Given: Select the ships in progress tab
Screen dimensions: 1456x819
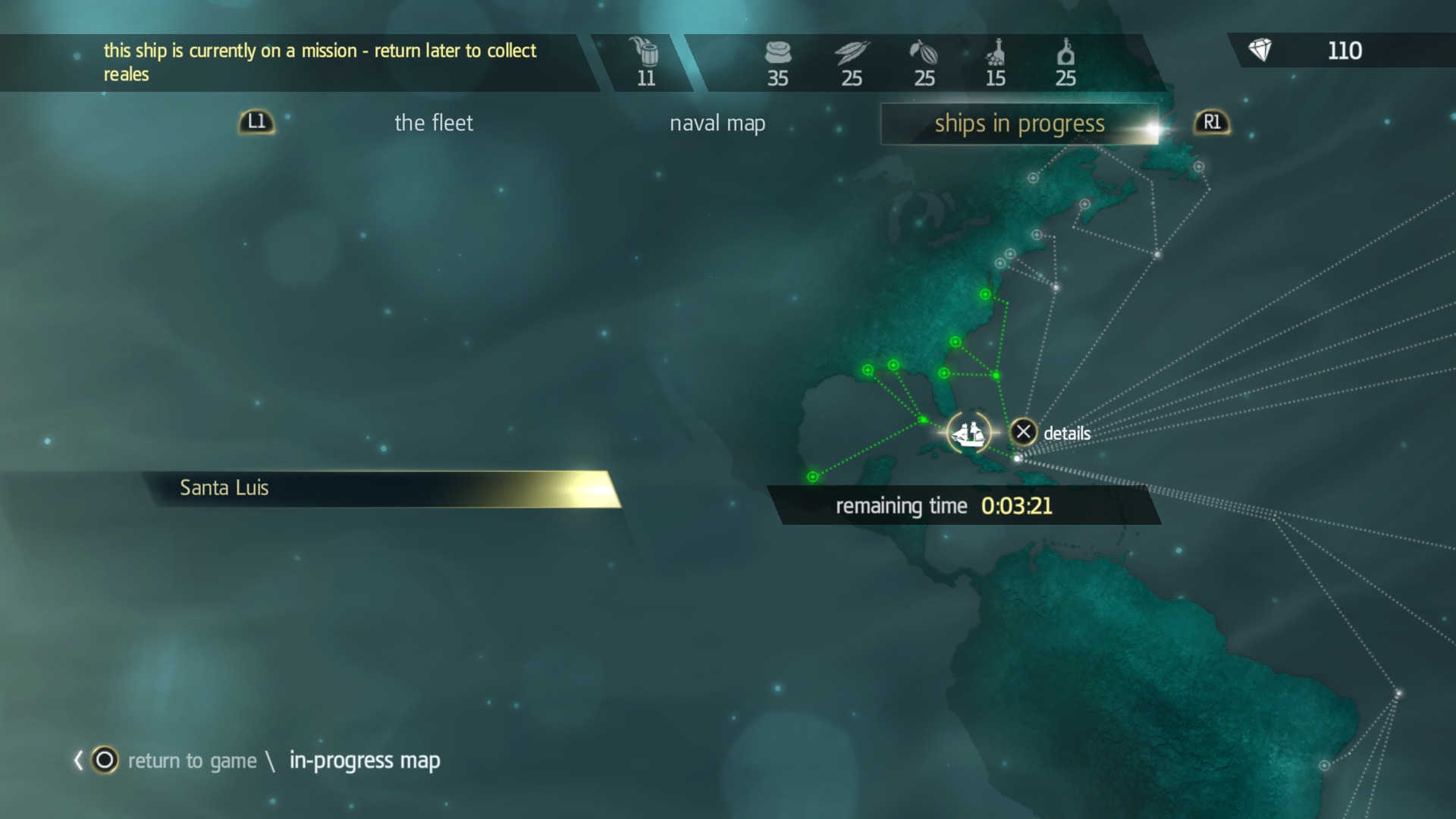Looking at the screenshot, I should pyautogui.click(x=1018, y=124).
